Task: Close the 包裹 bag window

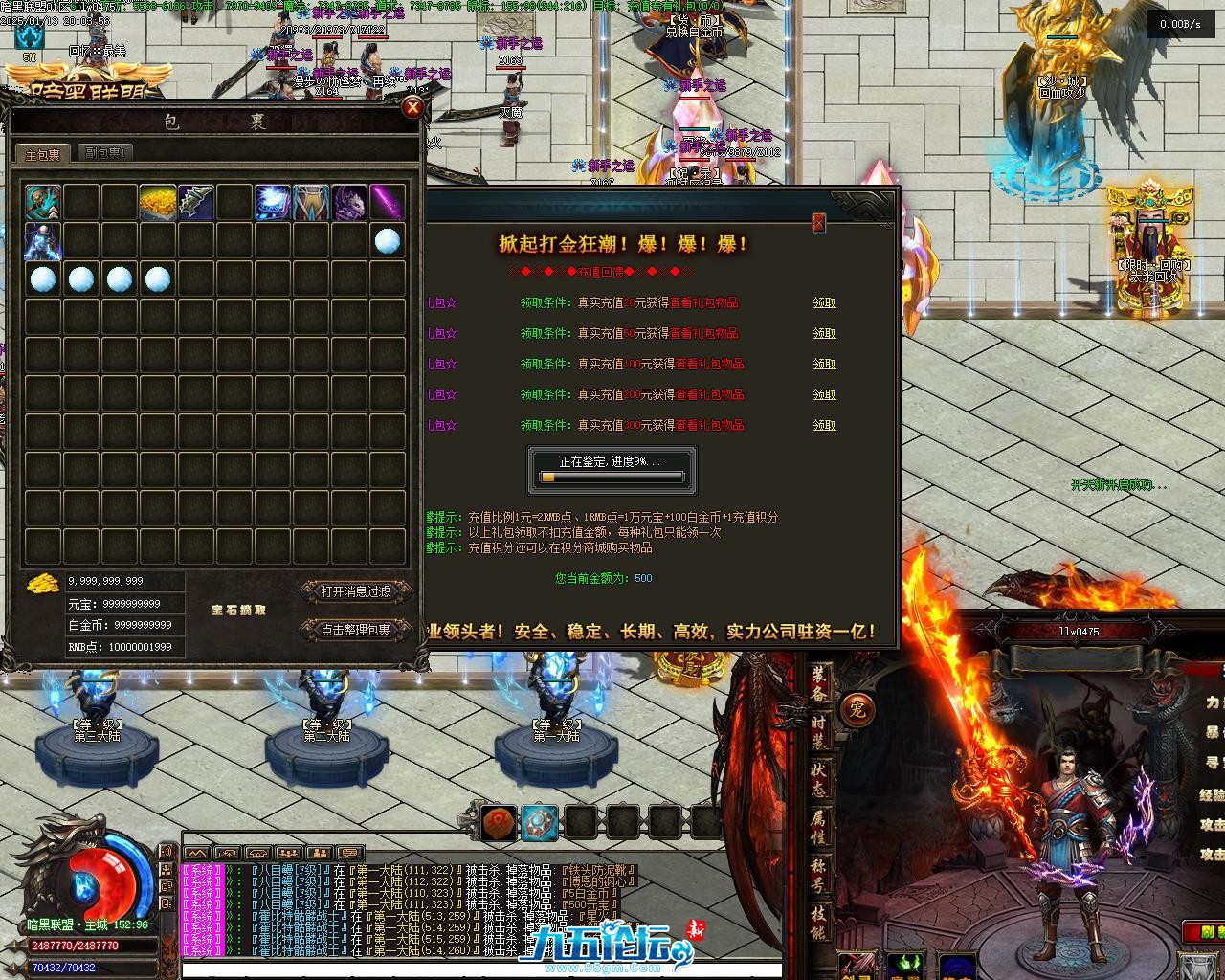Action: point(412,107)
